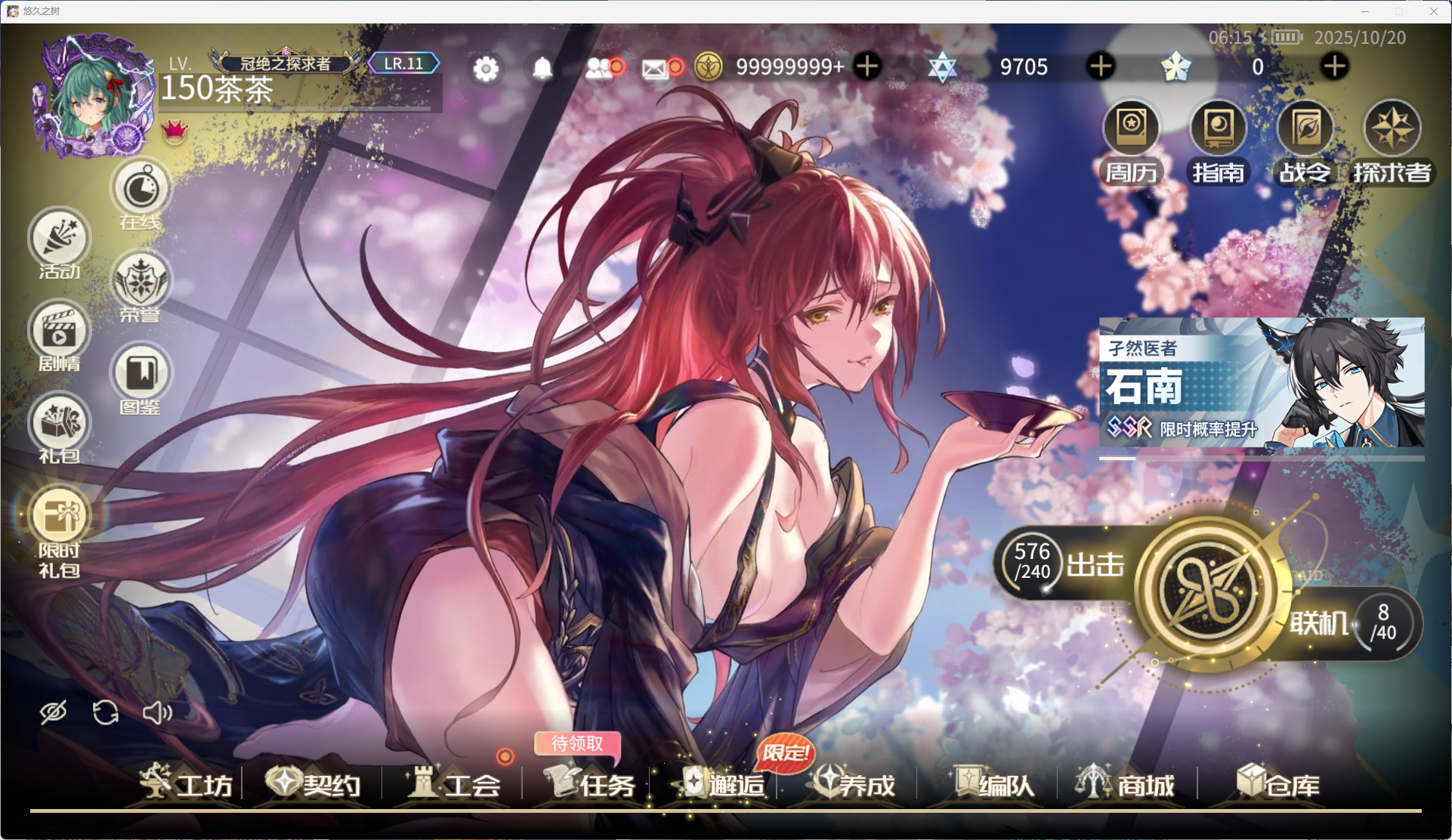The height and width of the screenshot is (840, 1452).
Task: Mute game audio with the speaker icon
Action: point(158,711)
